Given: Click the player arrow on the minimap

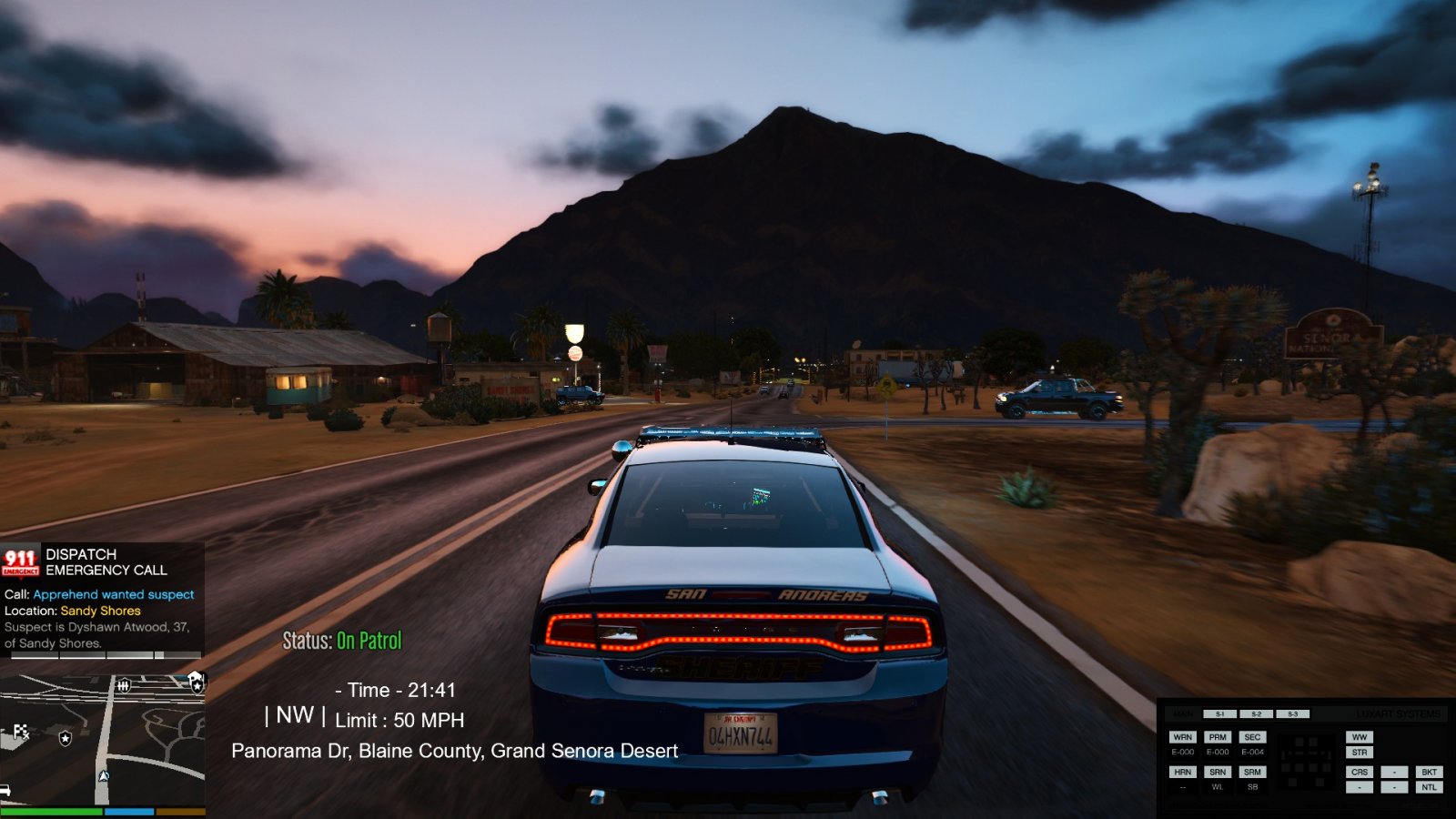Looking at the screenshot, I should pyautogui.click(x=103, y=776).
